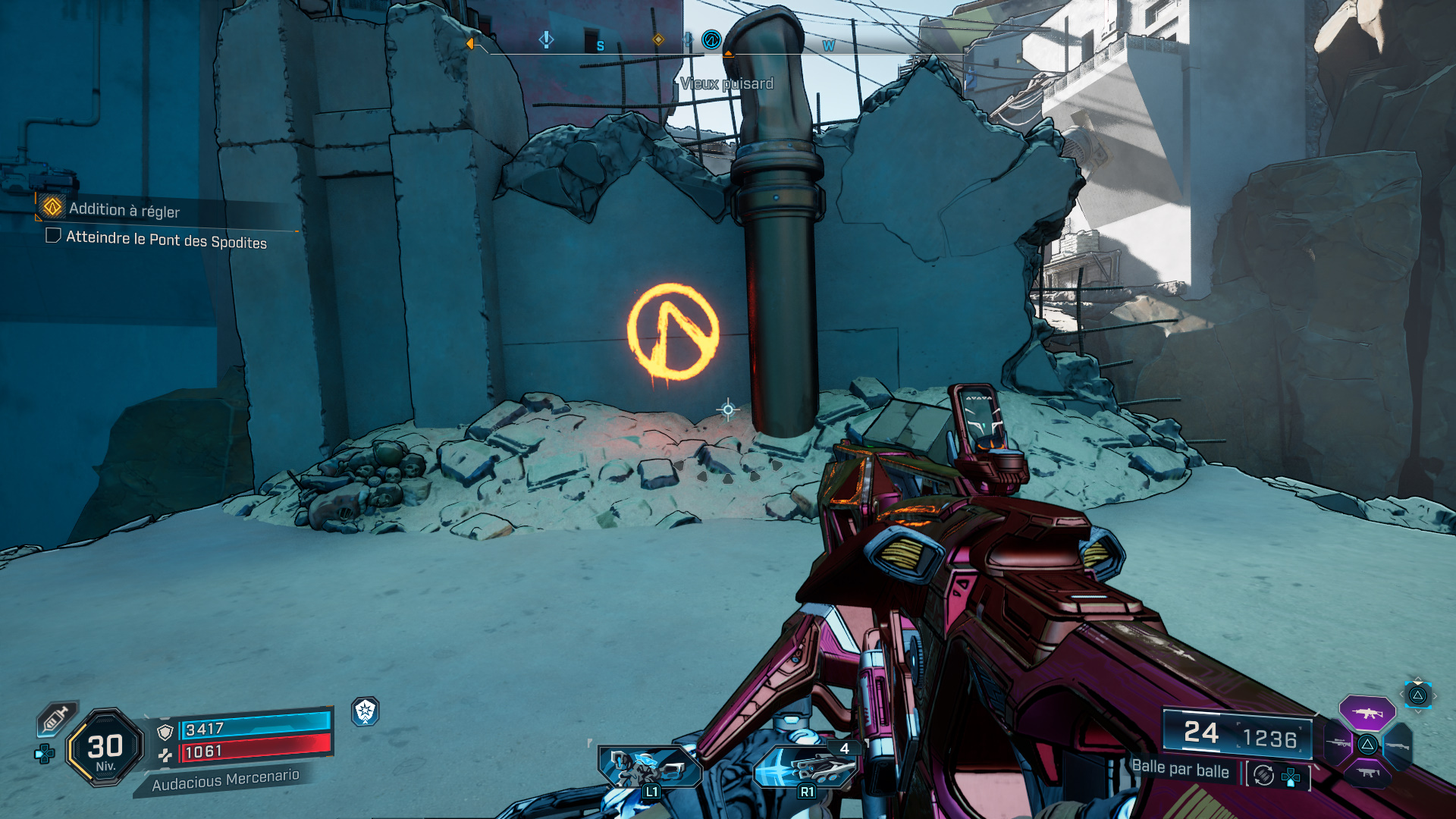The width and height of the screenshot is (1456, 819).
Task: Select the bright blue exclamation marker on compass
Action: (546, 39)
